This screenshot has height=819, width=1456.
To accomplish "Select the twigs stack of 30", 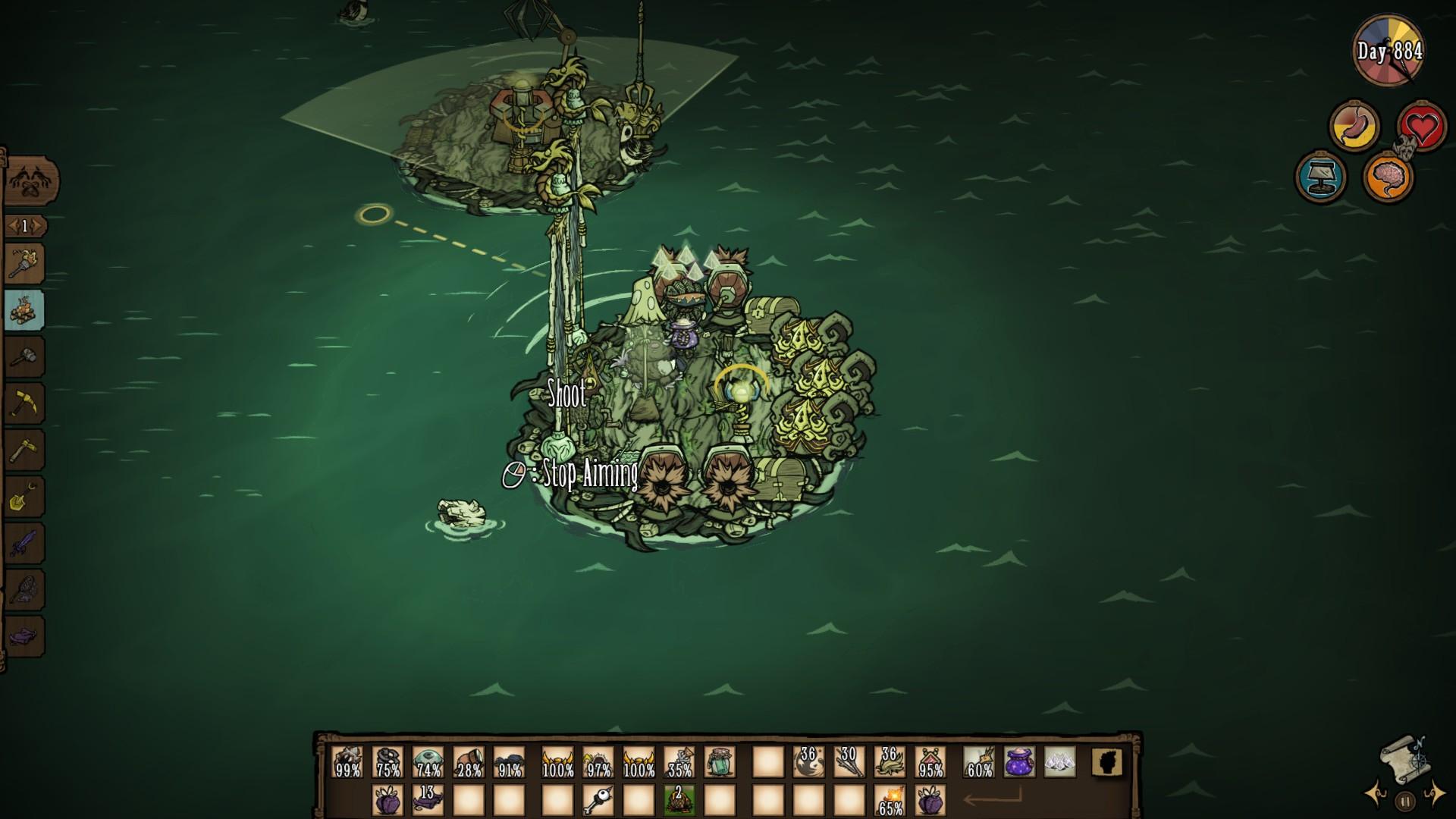I will [x=848, y=761].
